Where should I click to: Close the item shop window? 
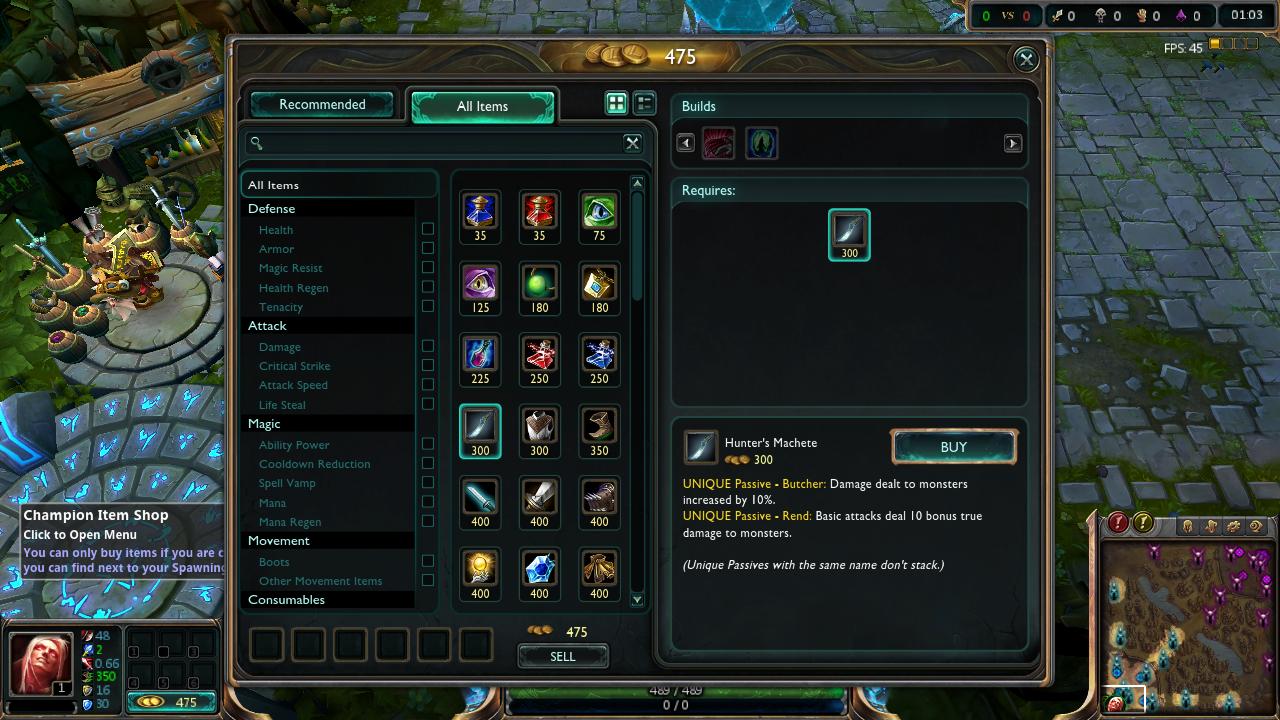[x=1026, y=60]
